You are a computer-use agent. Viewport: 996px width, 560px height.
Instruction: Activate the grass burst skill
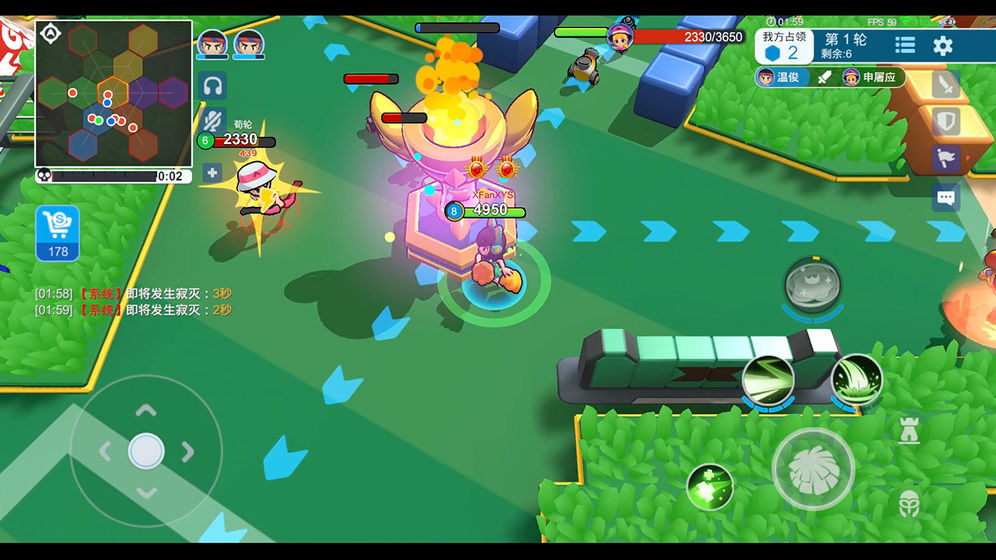(x=856, y=380)
